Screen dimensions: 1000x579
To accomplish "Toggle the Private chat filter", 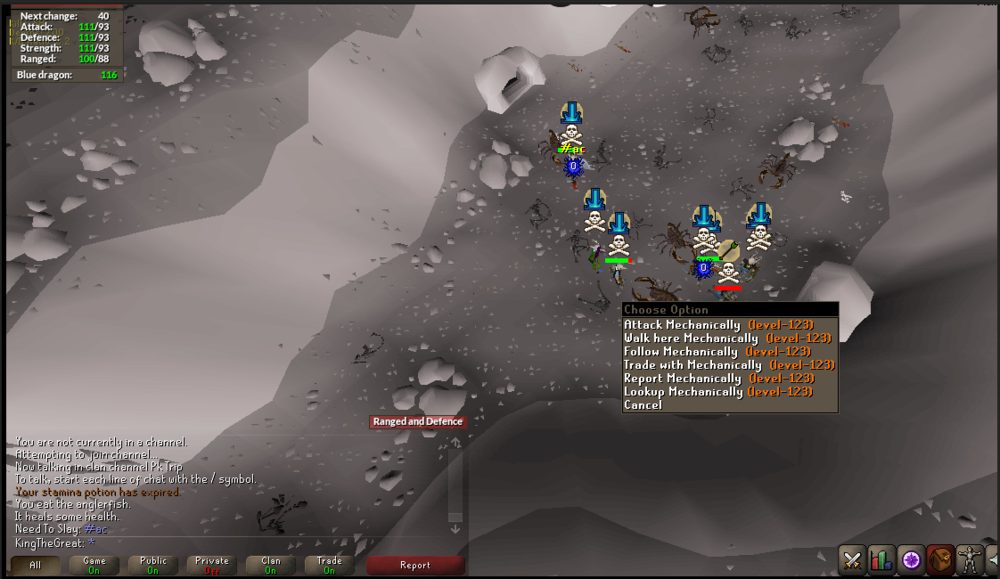I will coord(212,565).
